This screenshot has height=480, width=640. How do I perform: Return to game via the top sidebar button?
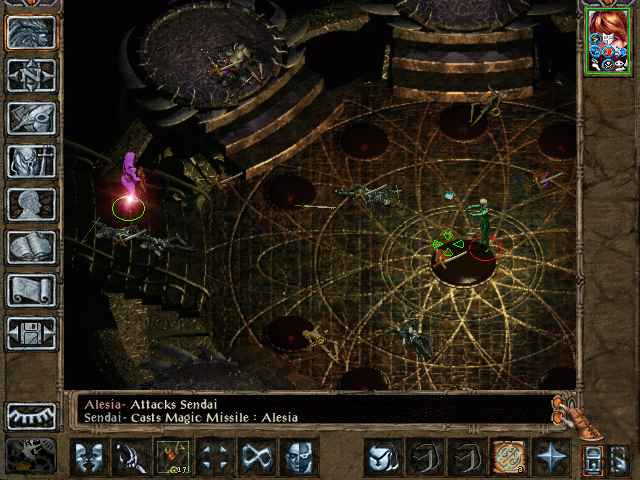pos(31,32)
